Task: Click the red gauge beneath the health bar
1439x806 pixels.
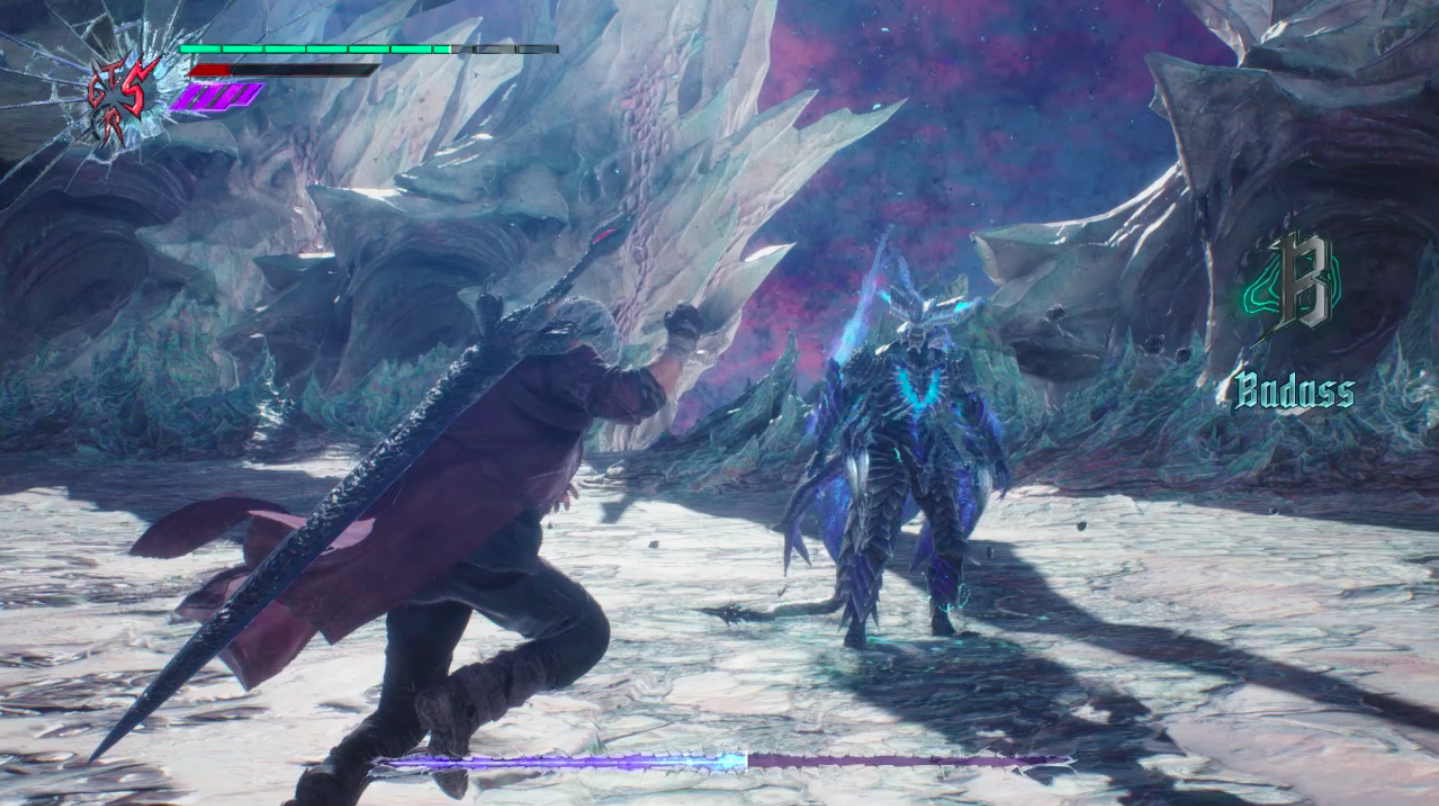Action: point(210,70)
